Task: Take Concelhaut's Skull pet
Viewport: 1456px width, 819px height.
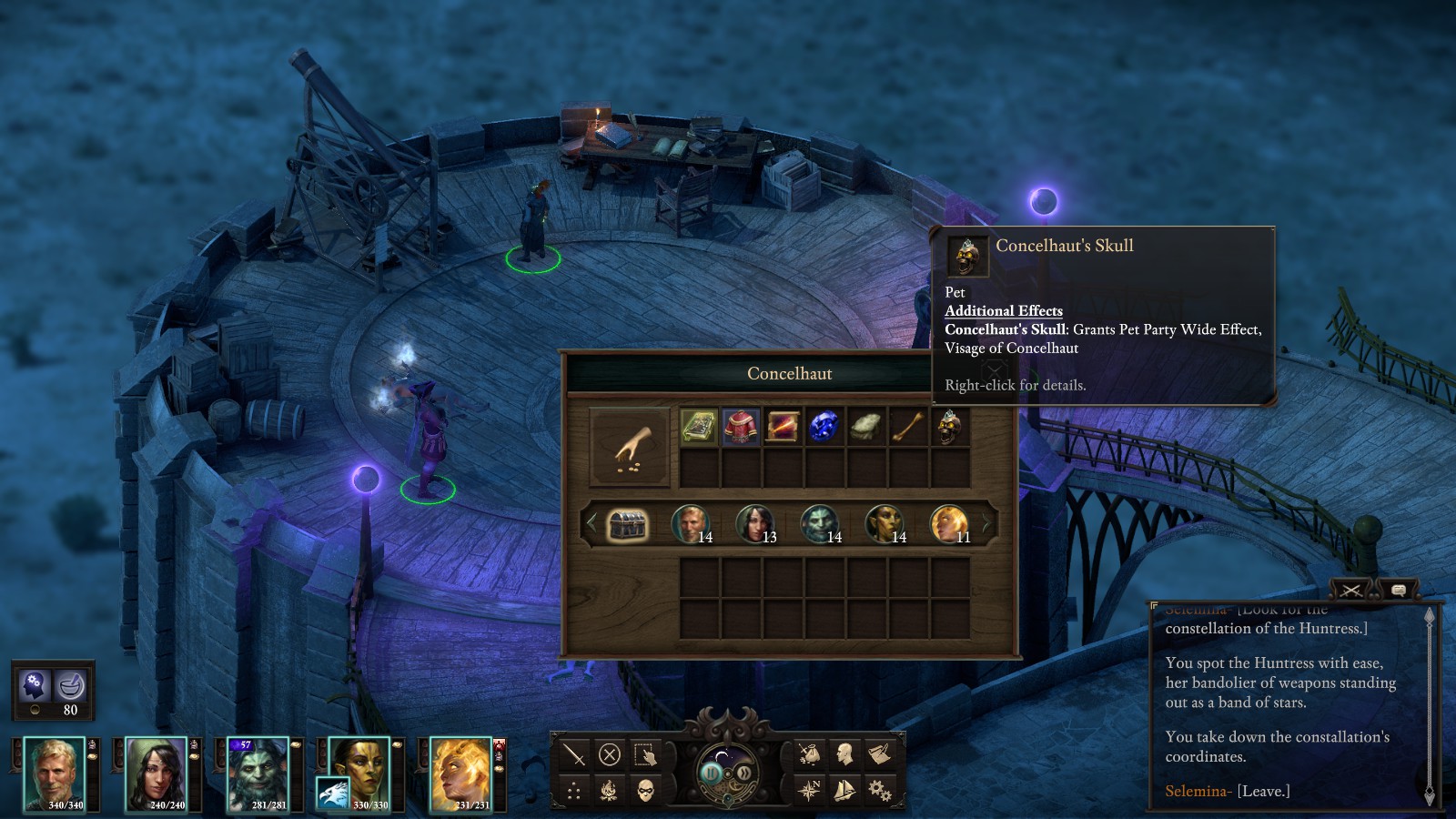Action: coord(949,427)
